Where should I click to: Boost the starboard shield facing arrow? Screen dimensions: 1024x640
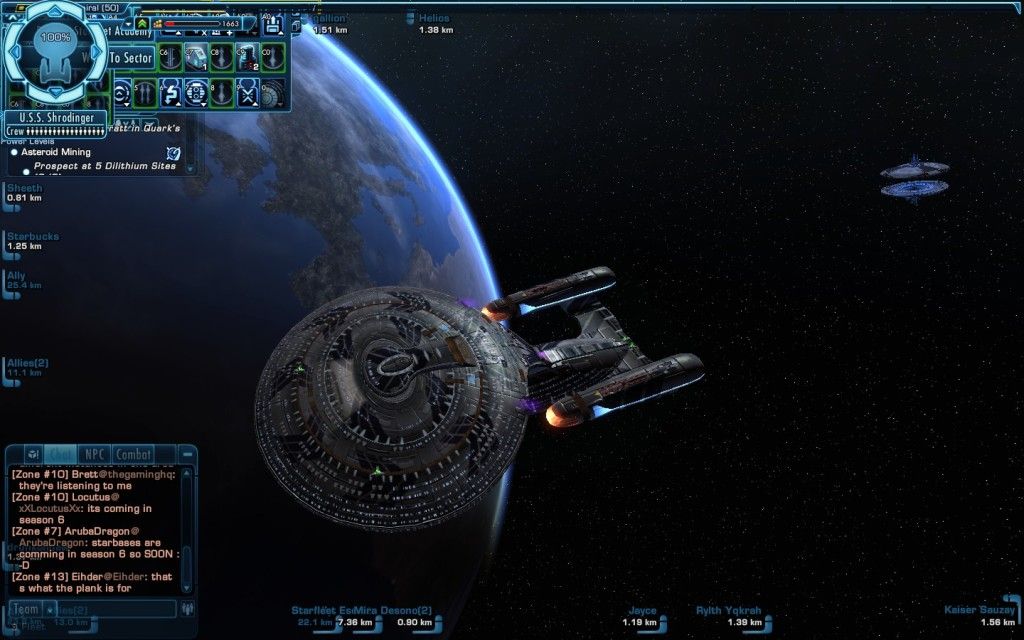point(97,53)
